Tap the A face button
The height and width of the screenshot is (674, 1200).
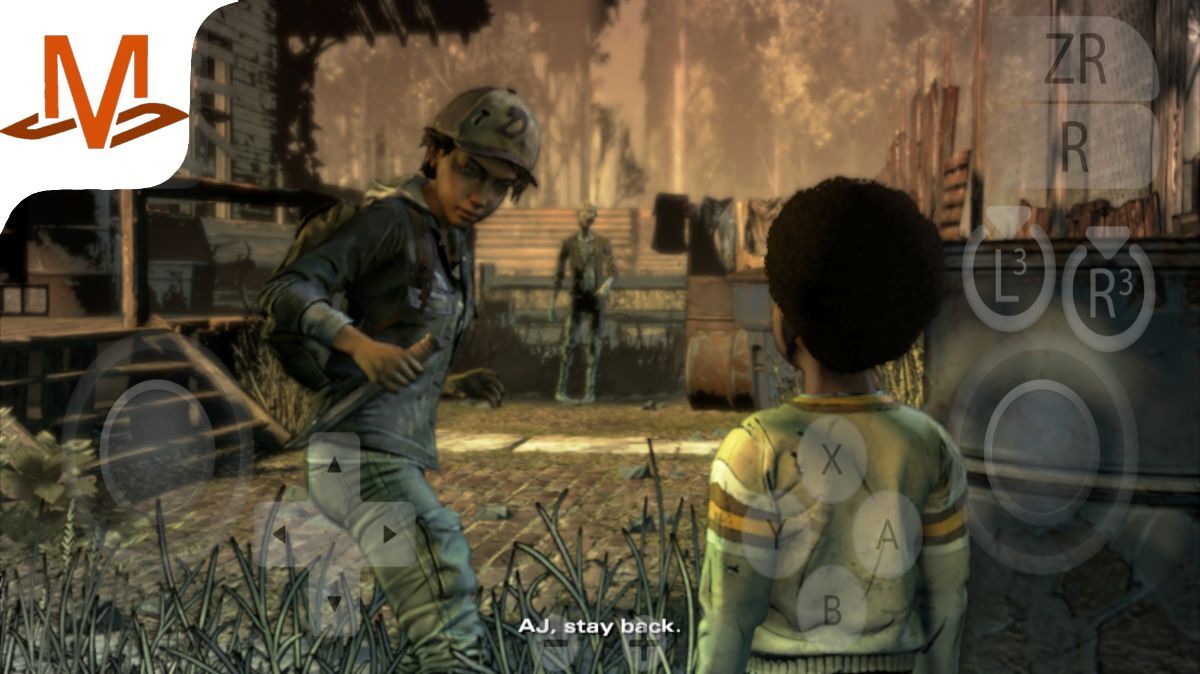(x=886, y=535)
